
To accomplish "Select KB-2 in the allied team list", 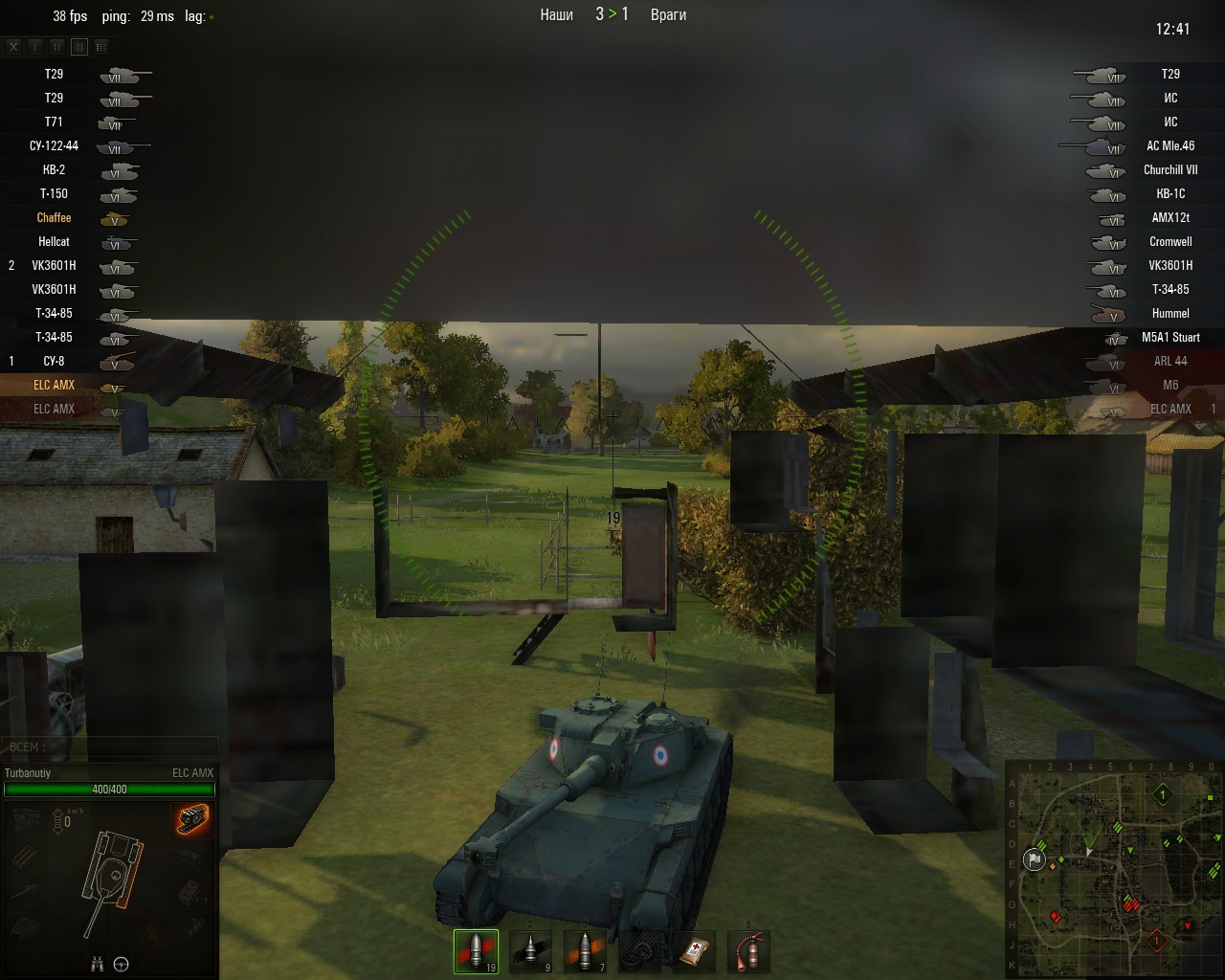I will coord(54,169).
